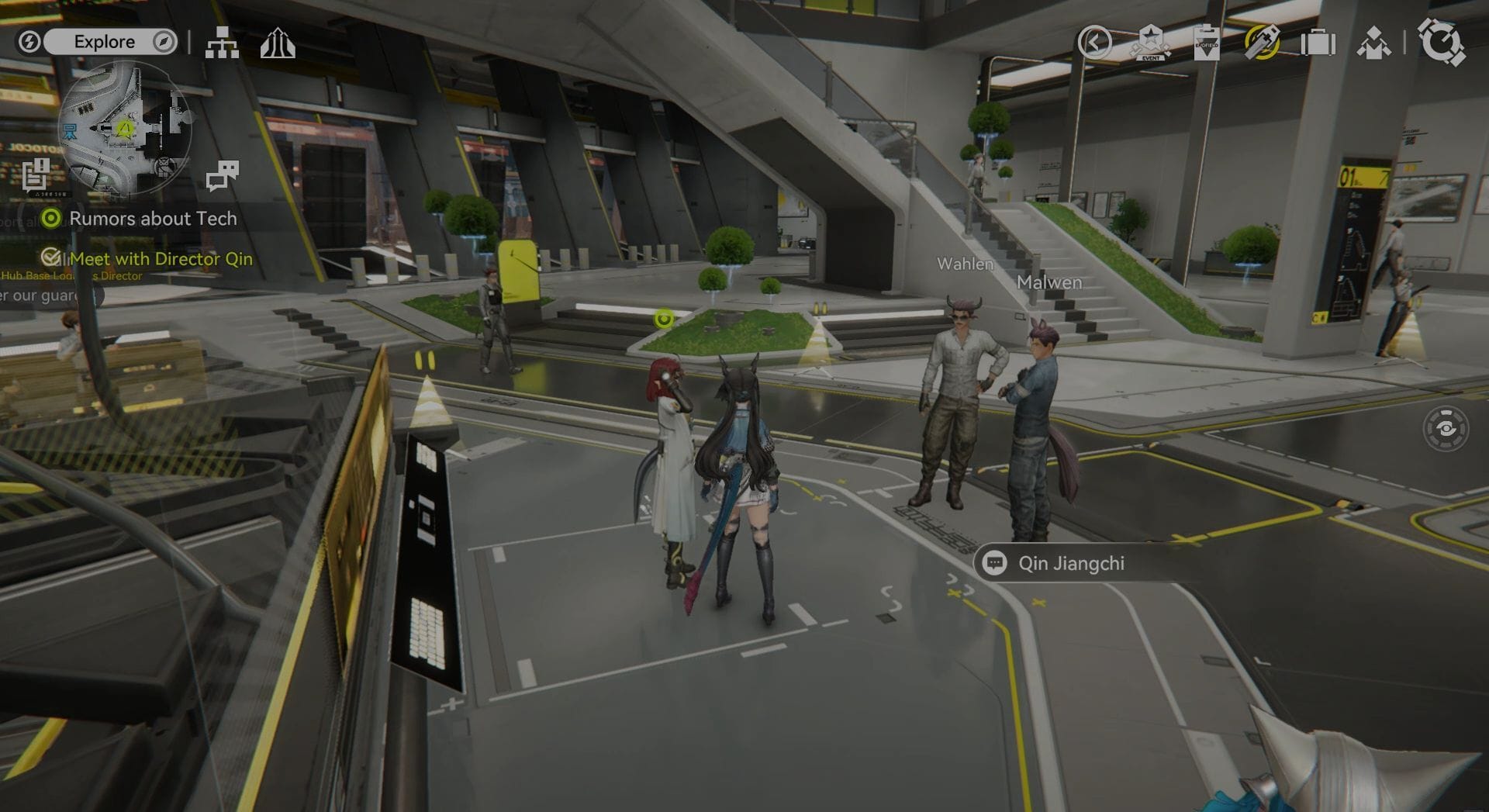Open the operator team icon
This screenshot has height=812, width=1489.
pyautogui.click(x=1373, y=43)
